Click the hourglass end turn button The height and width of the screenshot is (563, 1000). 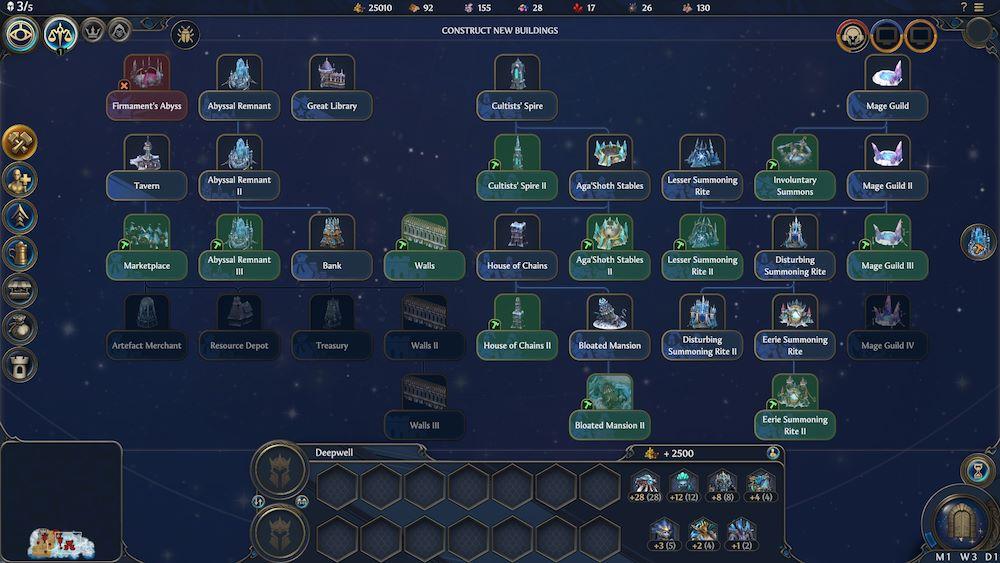[x=975, y=469]
